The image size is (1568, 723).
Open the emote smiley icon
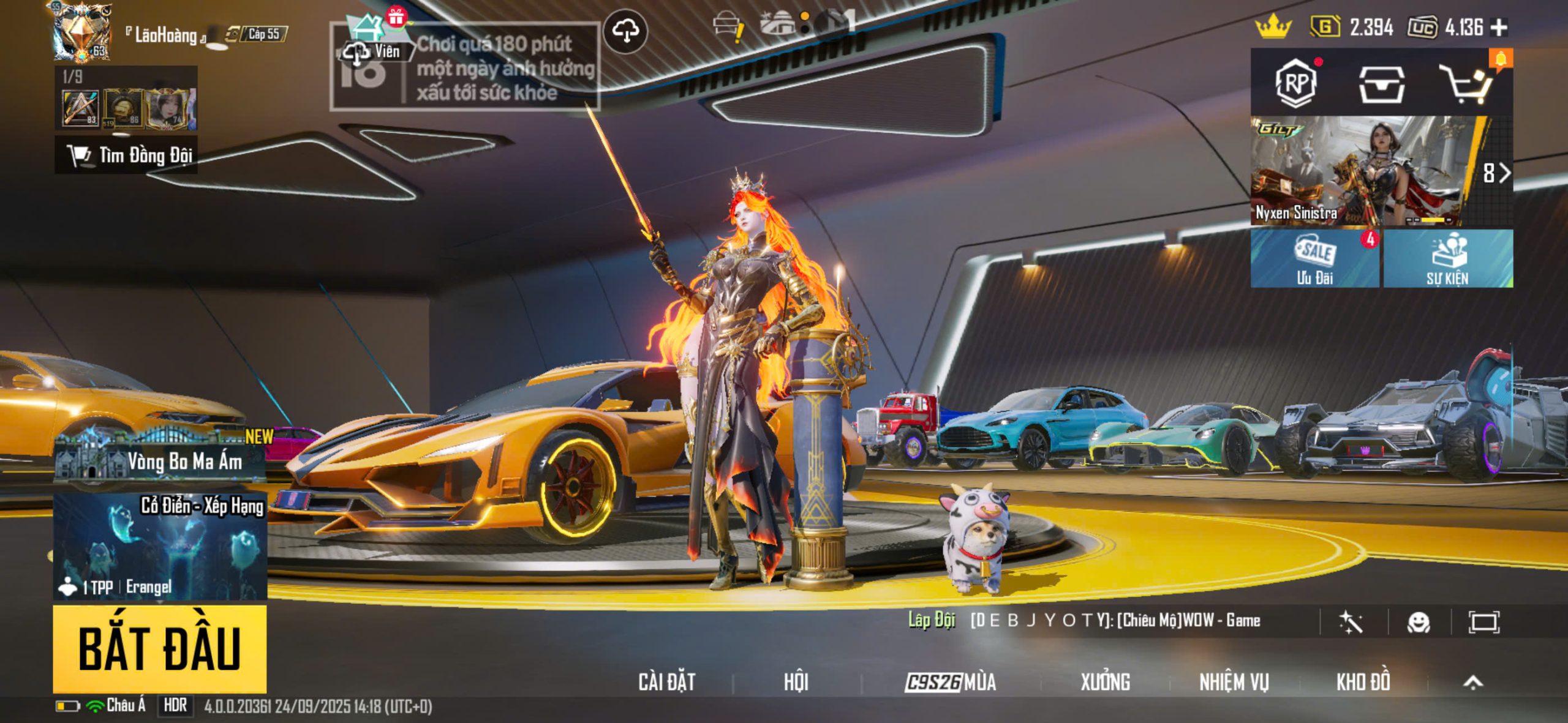pyautogui.click(x=1419, y=623)
